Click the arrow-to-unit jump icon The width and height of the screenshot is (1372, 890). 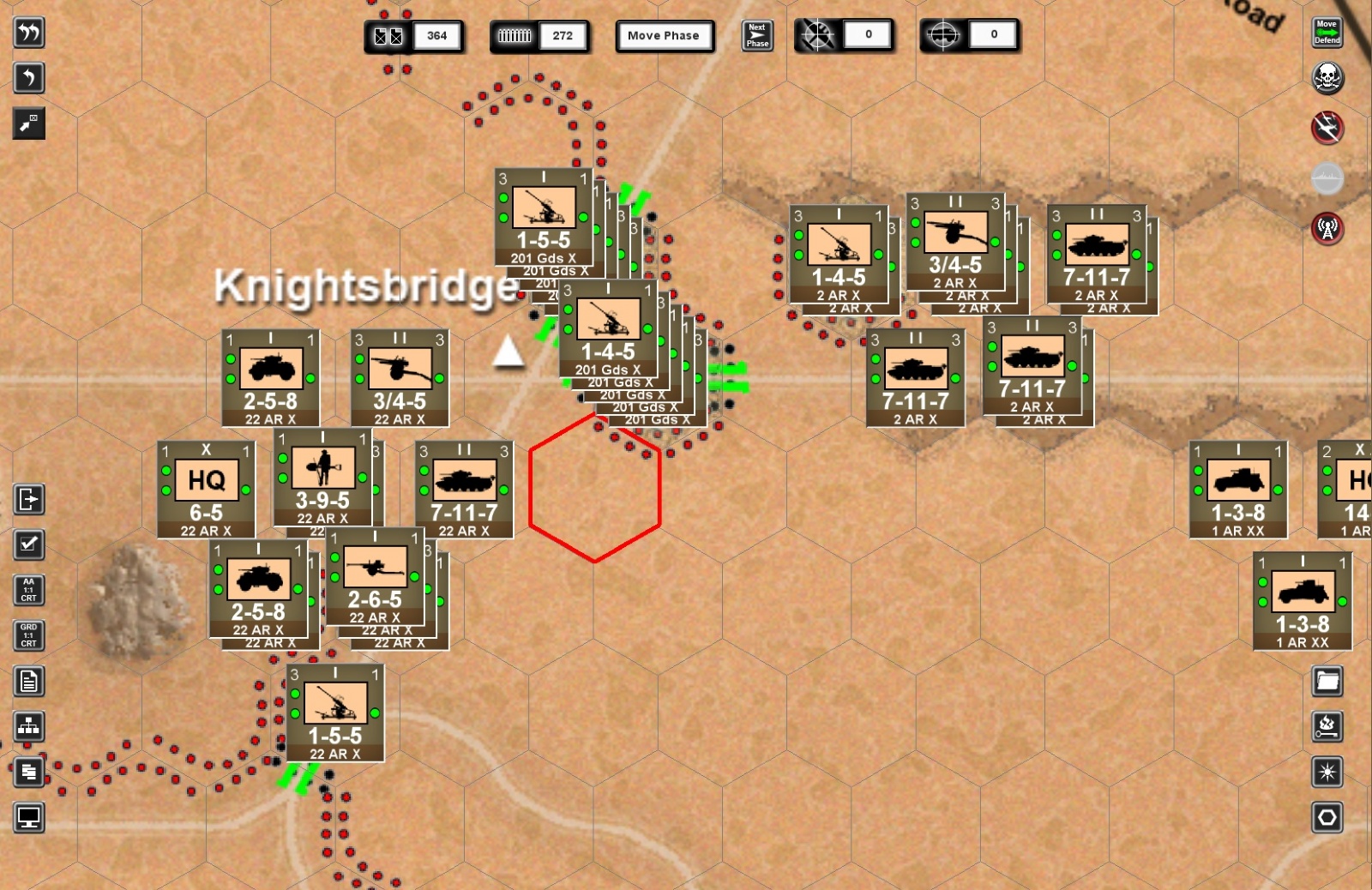tap(29, 123)
